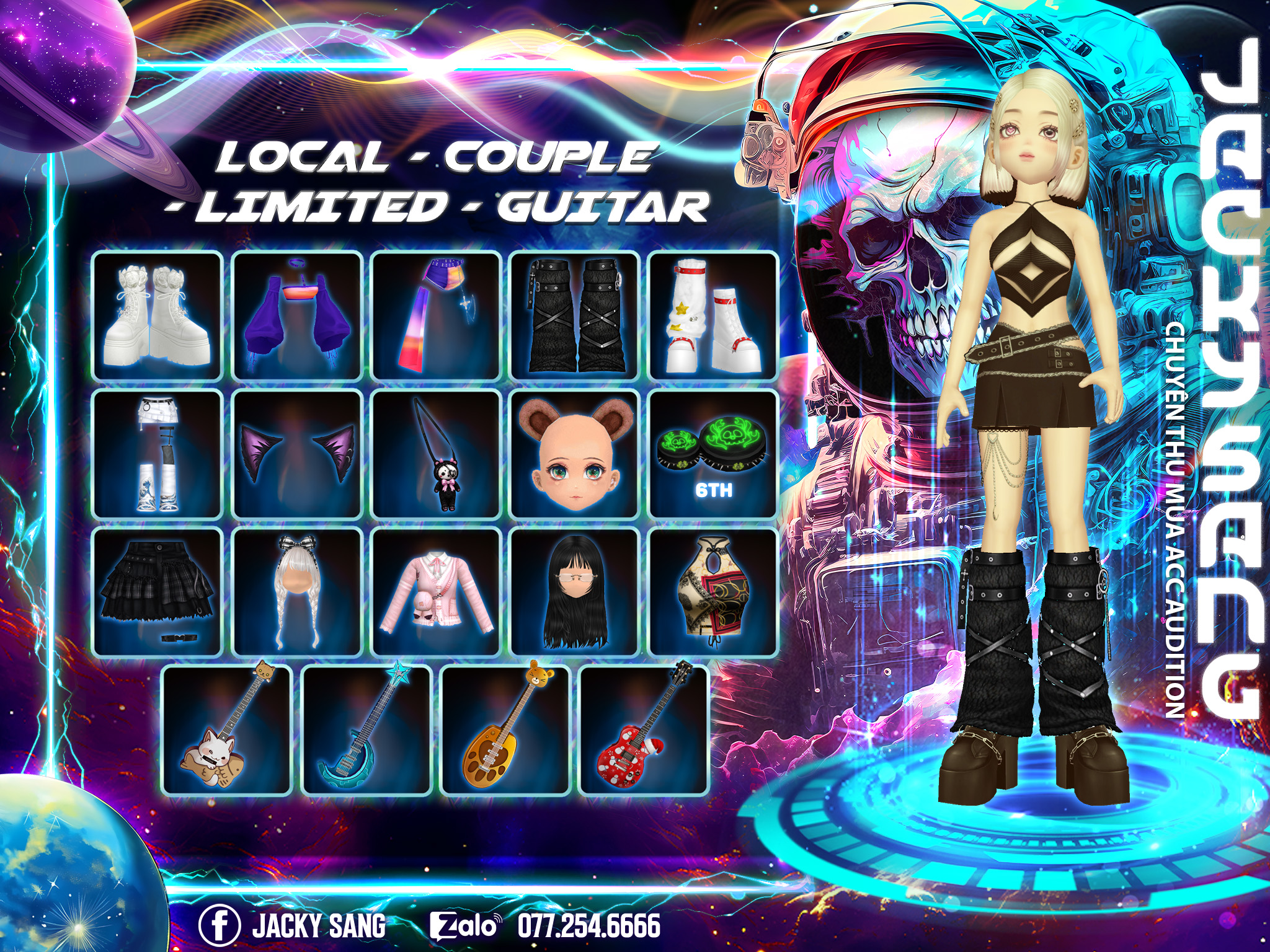Select white boots with red straps
The height and width of the screenshot is (952, 1270).
coord(713,315)
